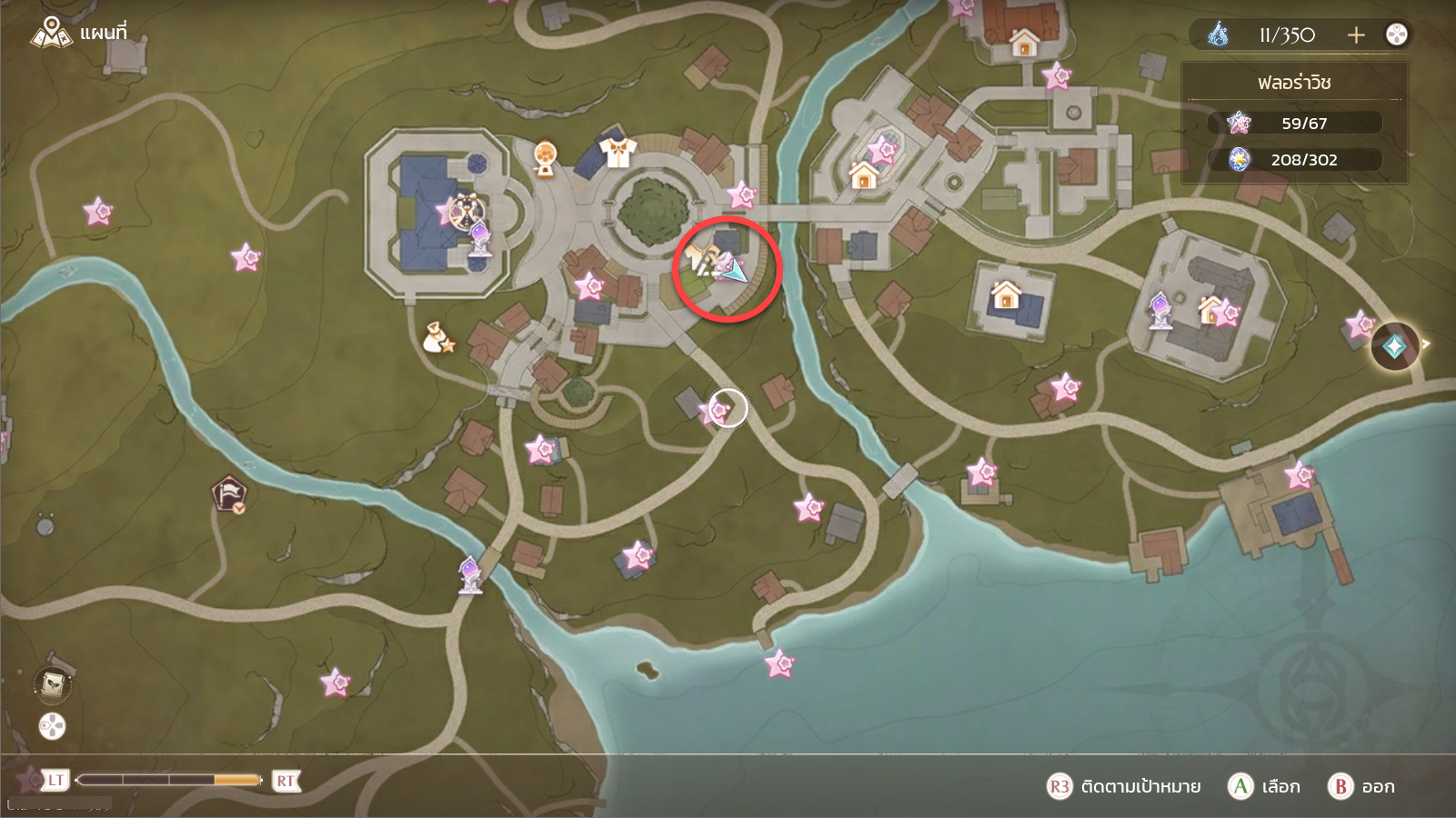Select the glowing diamond marker at right edge
Screen dimensions: 1456x818
[1394, 346]
